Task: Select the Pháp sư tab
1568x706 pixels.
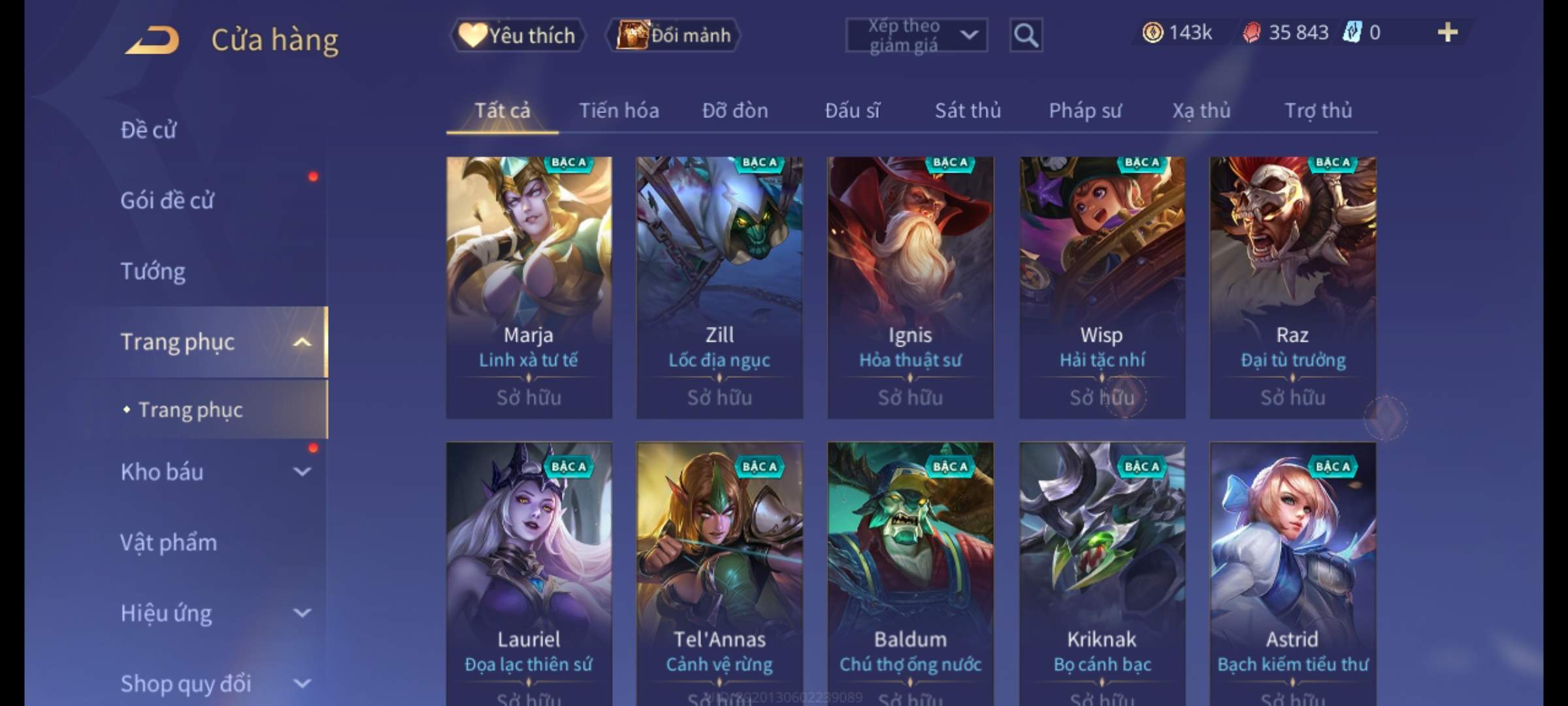Action: pyautogui.click(x=1085, y=110)
